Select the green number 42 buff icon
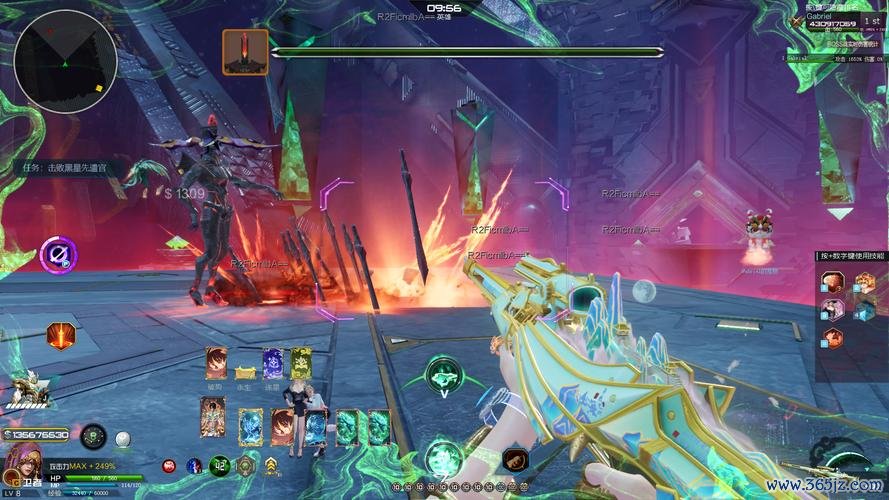The width and height of the screenshot is (889, 500). (221, 465)
